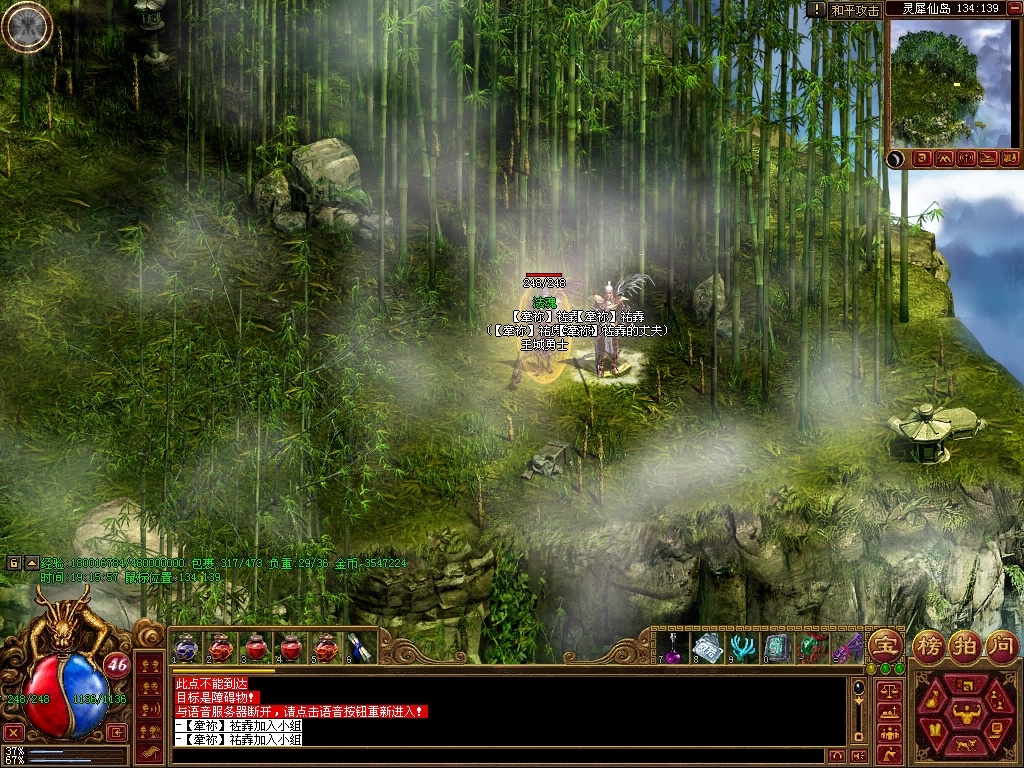Open the 宝 treasure shop button

(885, 643)
